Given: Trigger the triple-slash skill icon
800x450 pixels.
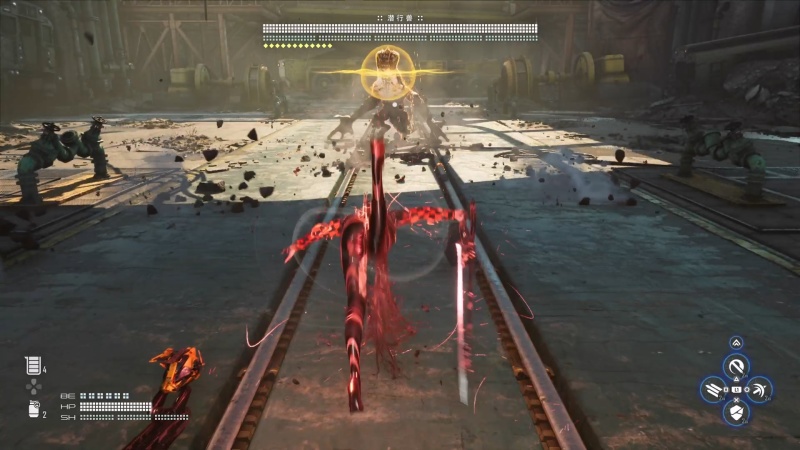Looking at the screenshot, I should (x=714, y=389).
